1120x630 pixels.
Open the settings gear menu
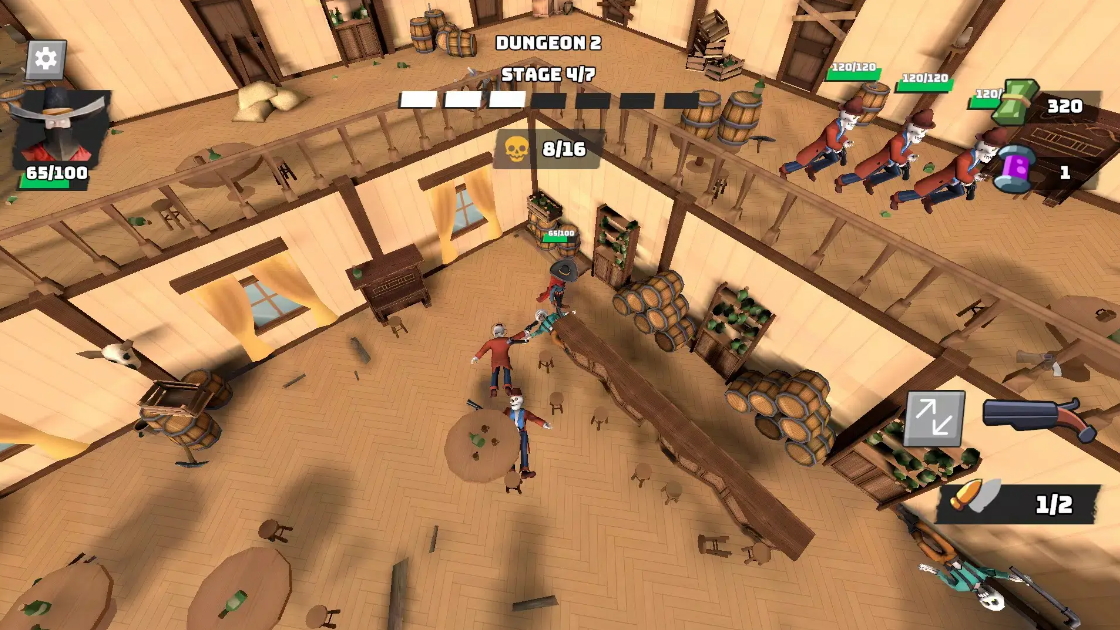coord(45,59)
